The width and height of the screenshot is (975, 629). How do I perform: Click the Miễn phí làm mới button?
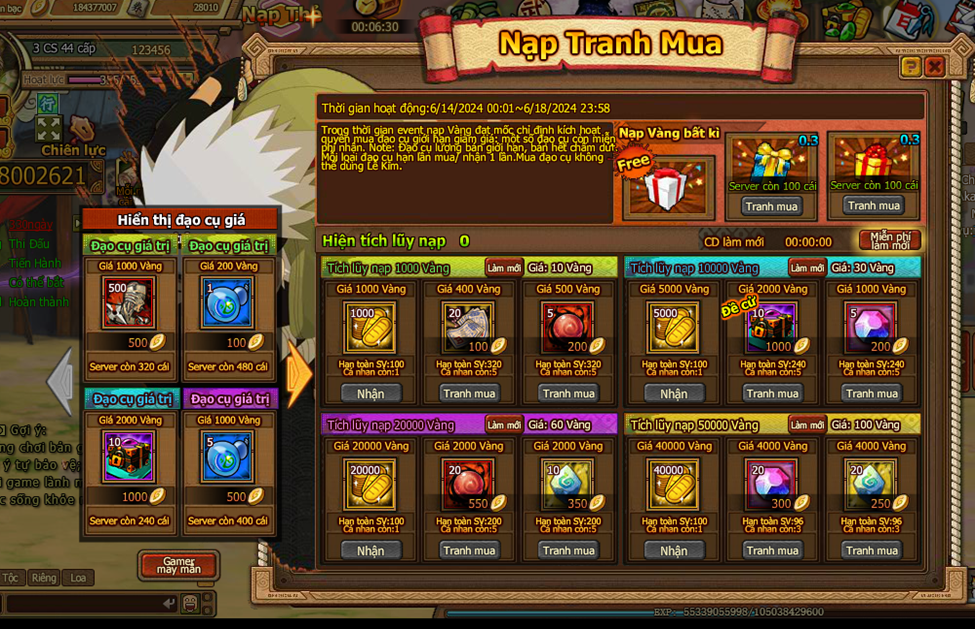point(889,241)
